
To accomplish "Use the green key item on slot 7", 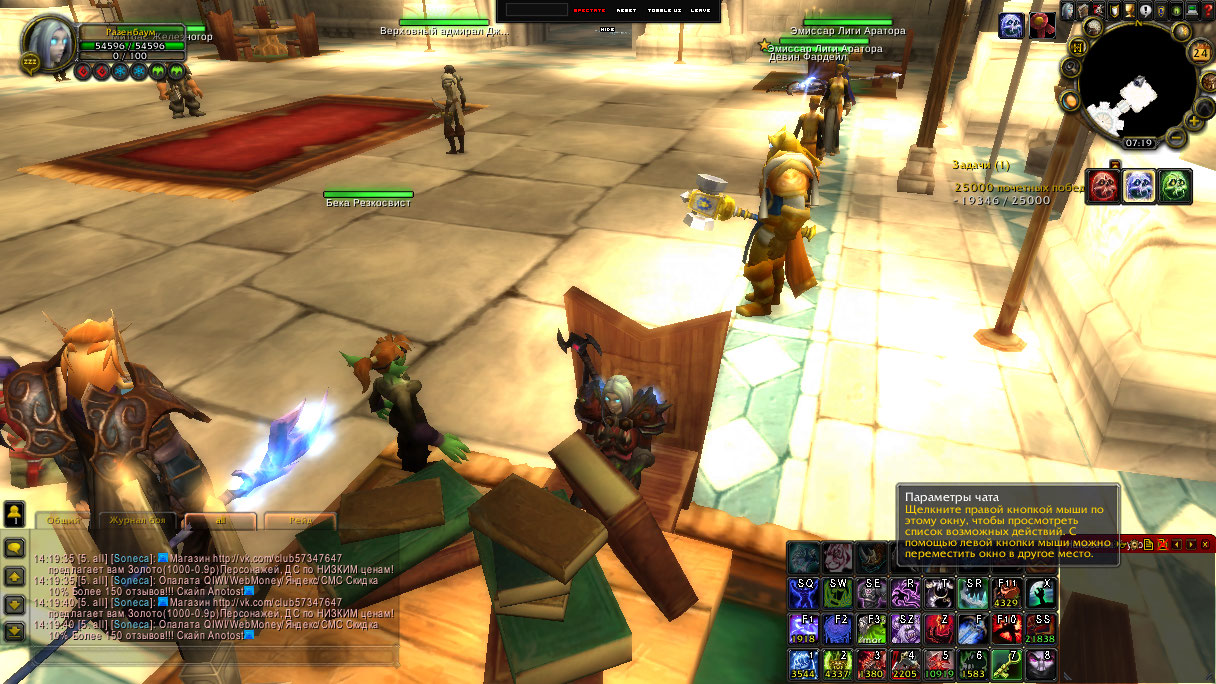I will point(1007,664).
